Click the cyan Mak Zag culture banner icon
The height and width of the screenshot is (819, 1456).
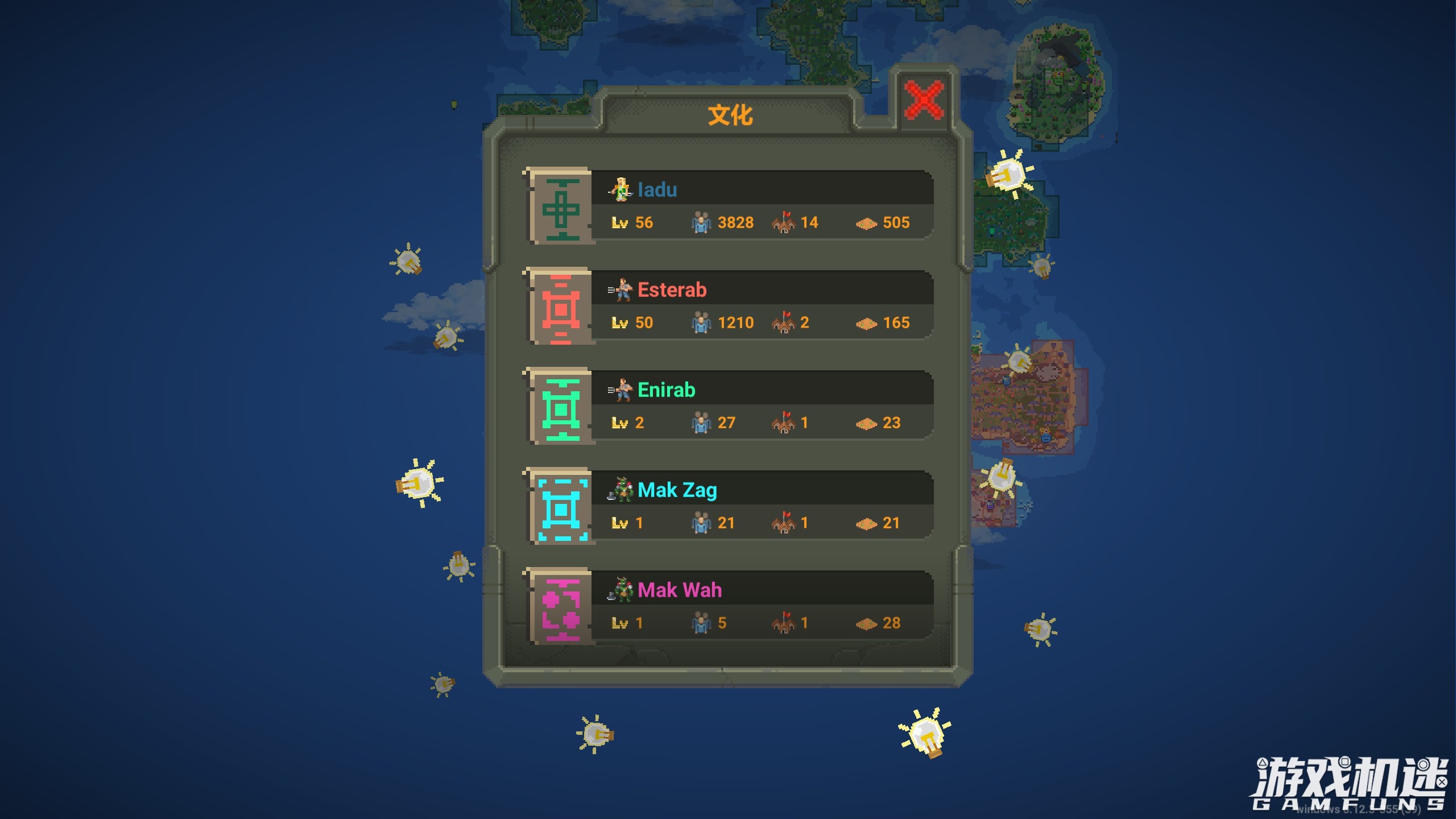pyautogui.click(x=560, y=507)
